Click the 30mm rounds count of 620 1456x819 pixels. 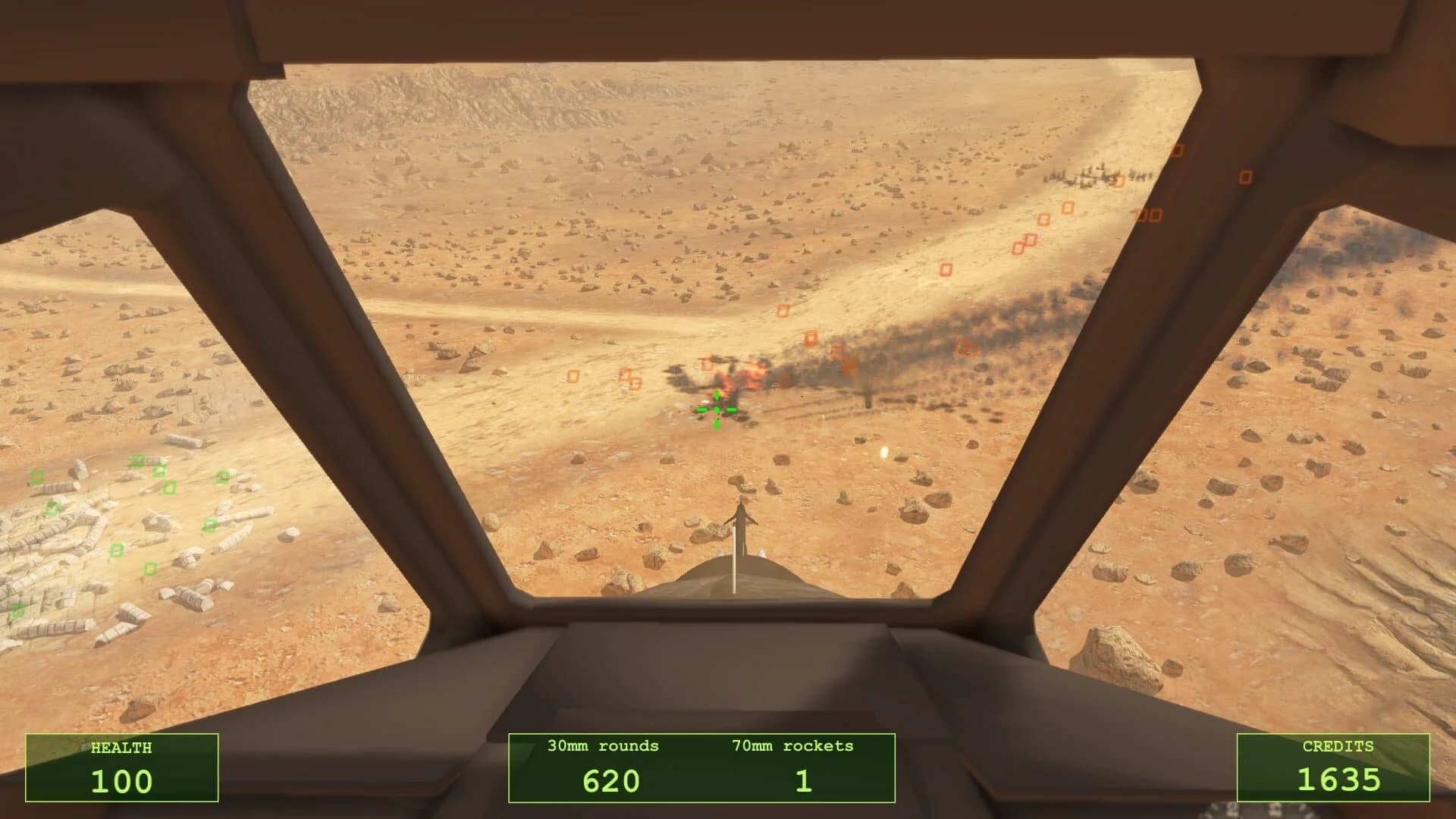[611, 780]
